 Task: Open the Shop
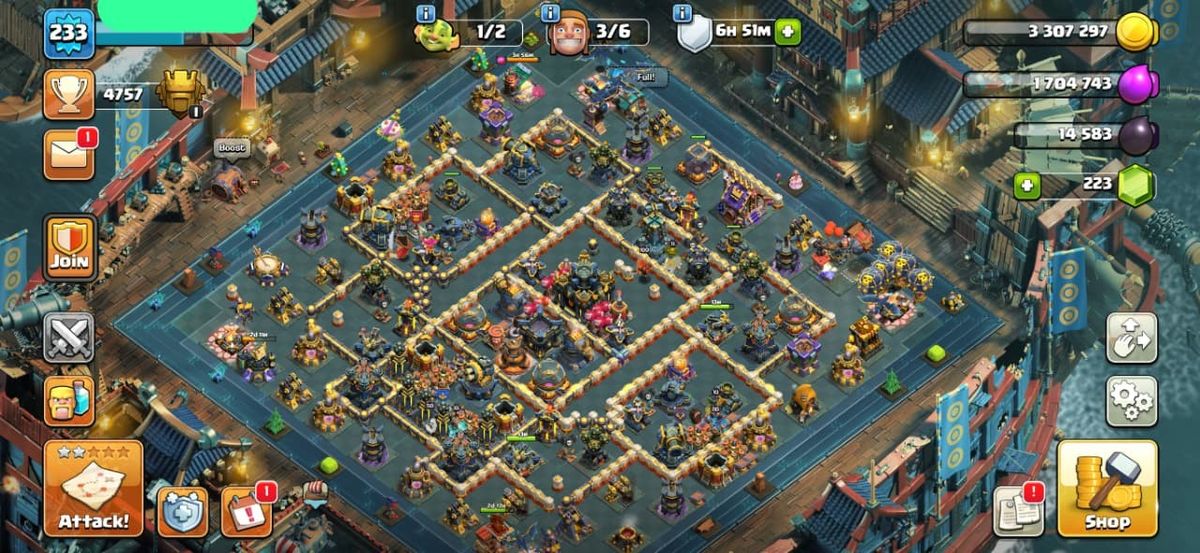(1106, 490)
